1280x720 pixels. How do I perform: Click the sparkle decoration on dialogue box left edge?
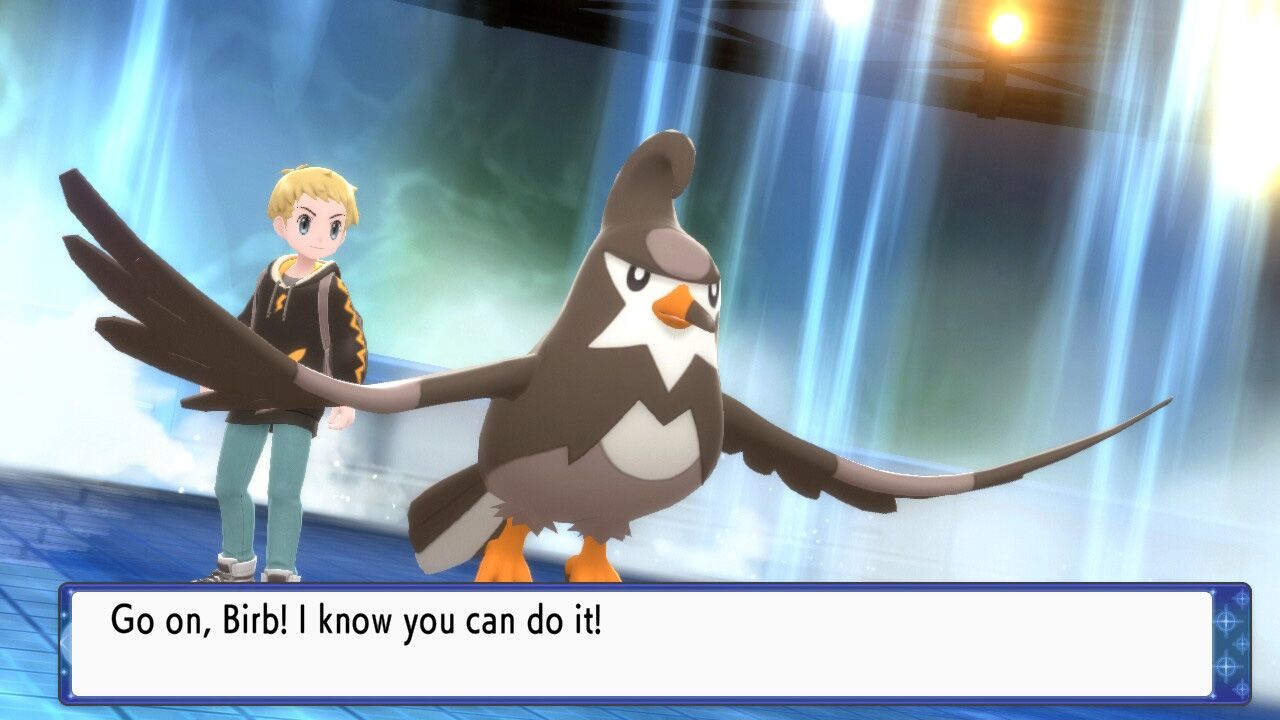(64, 614)
